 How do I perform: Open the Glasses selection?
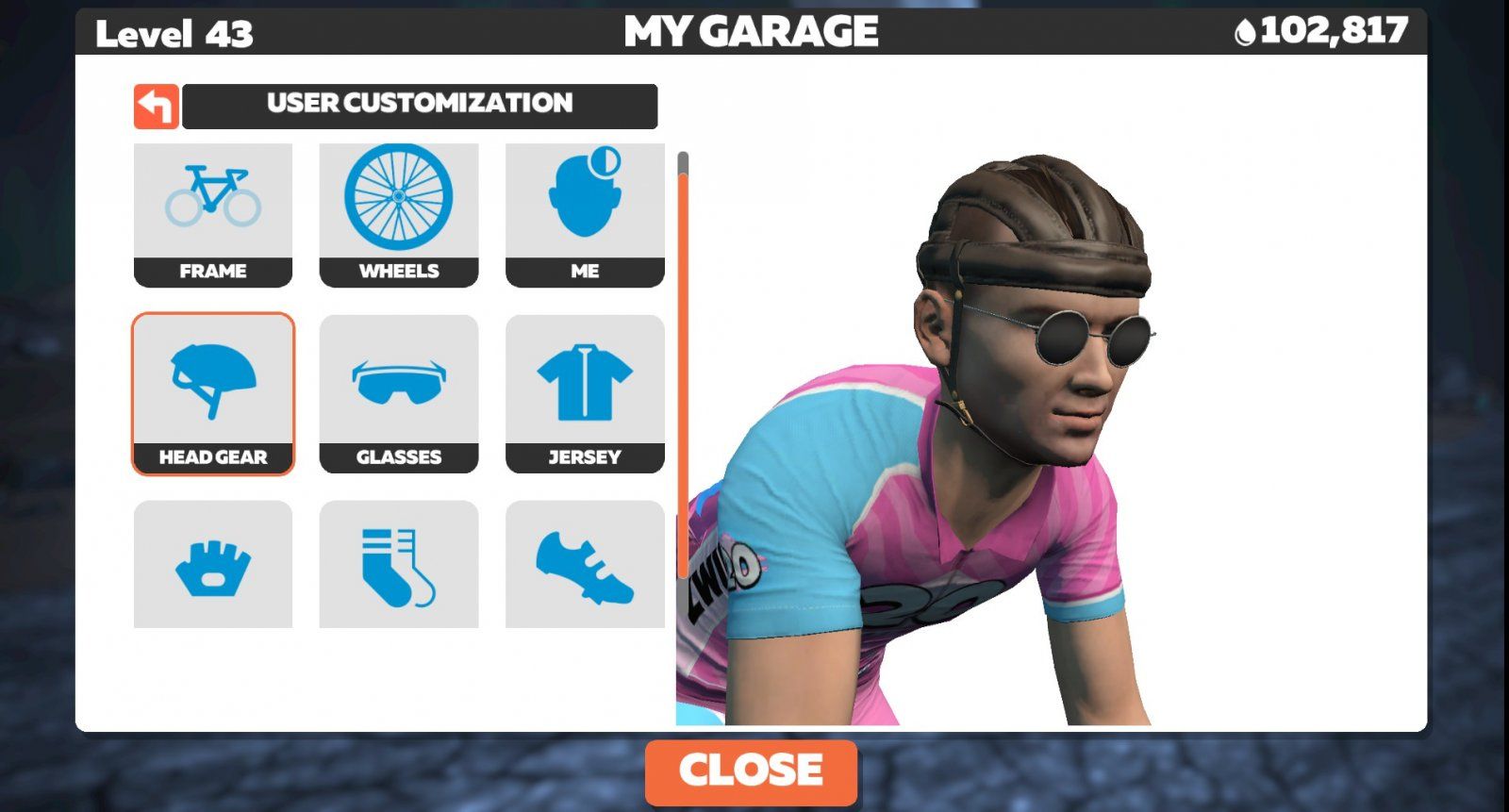399,393
